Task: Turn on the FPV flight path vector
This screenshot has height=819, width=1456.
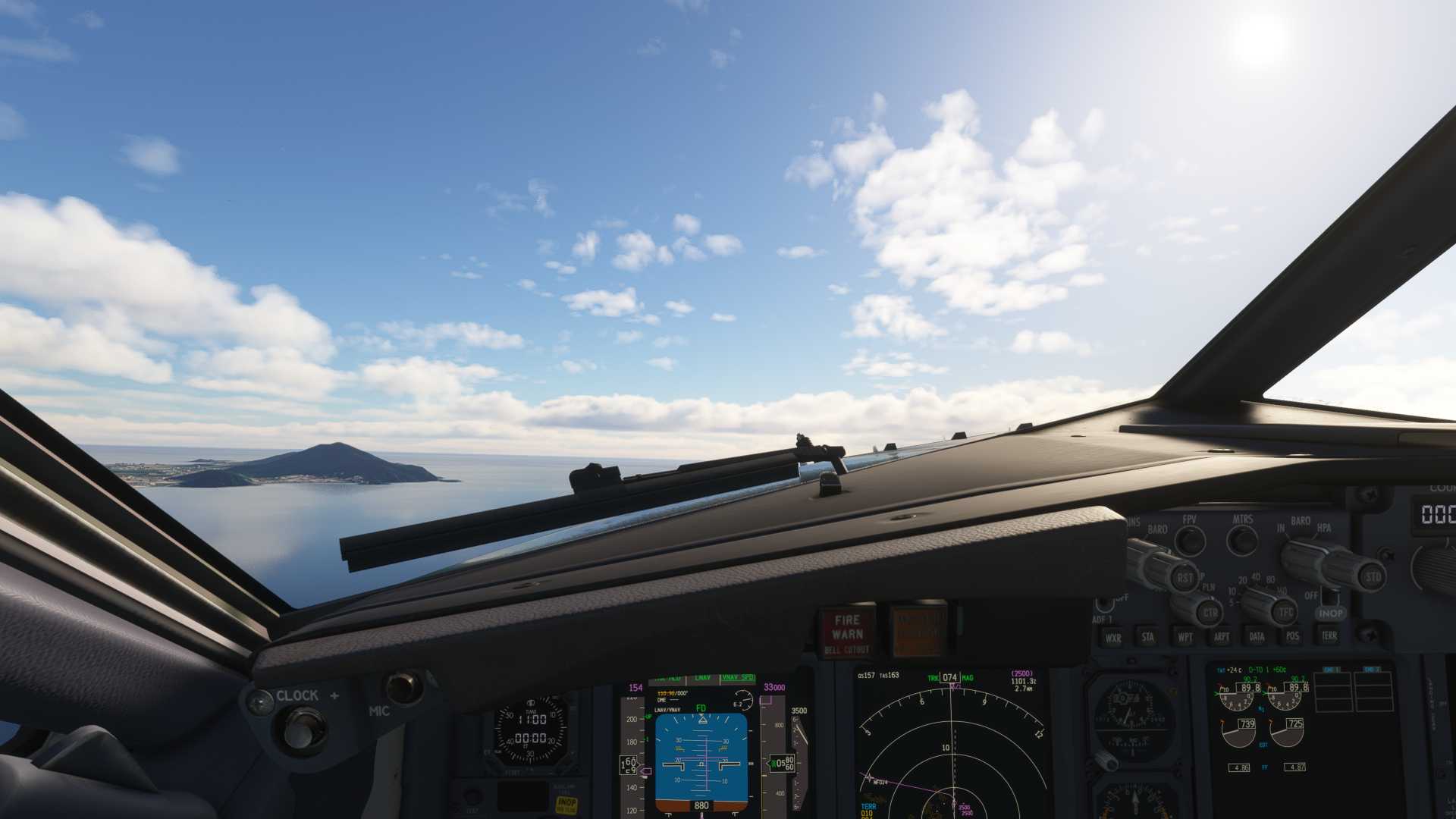Action: [x=1190, y=541]
